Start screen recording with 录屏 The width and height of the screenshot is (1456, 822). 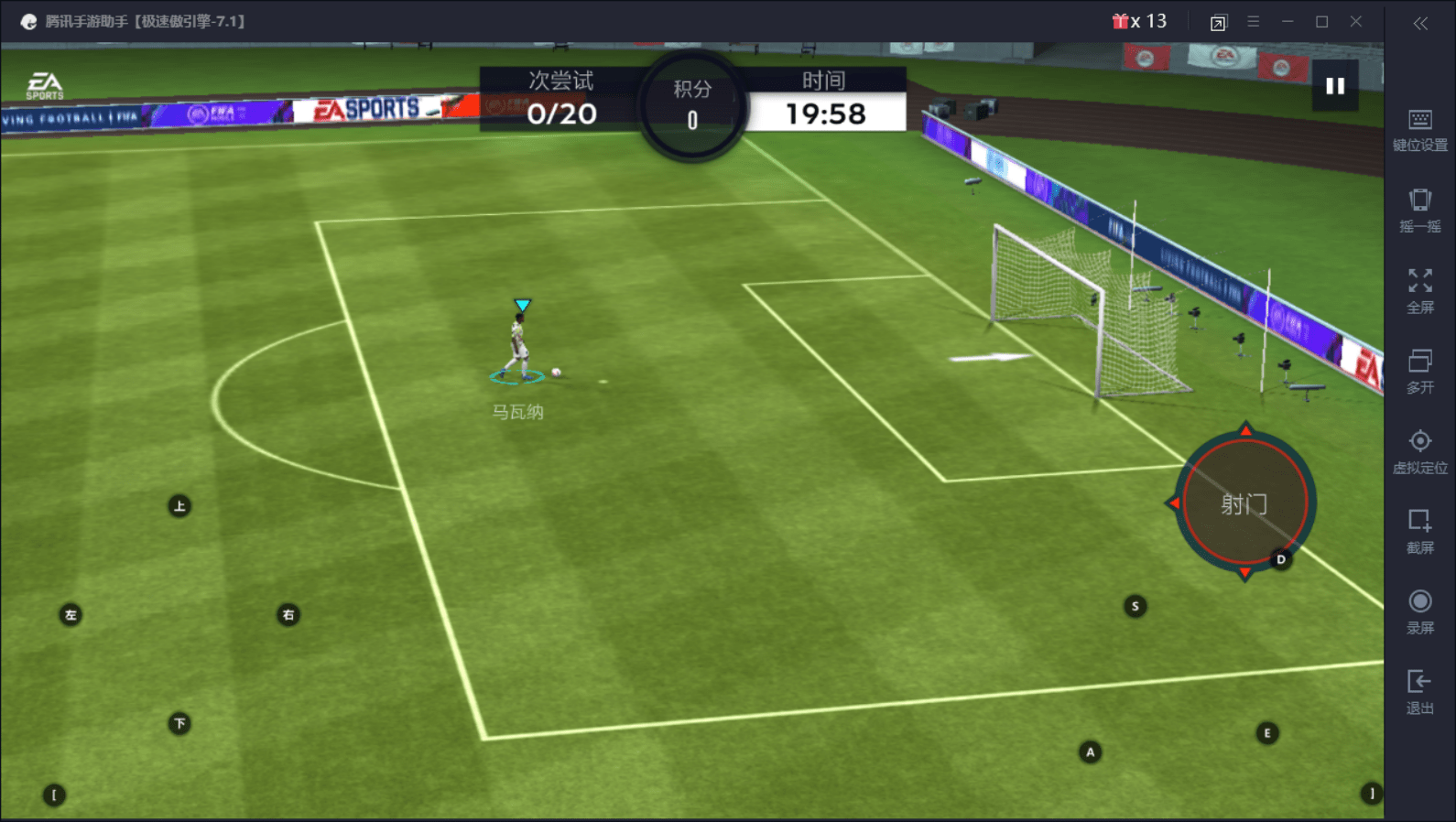pyautogui.click(x=1419, y=612)
